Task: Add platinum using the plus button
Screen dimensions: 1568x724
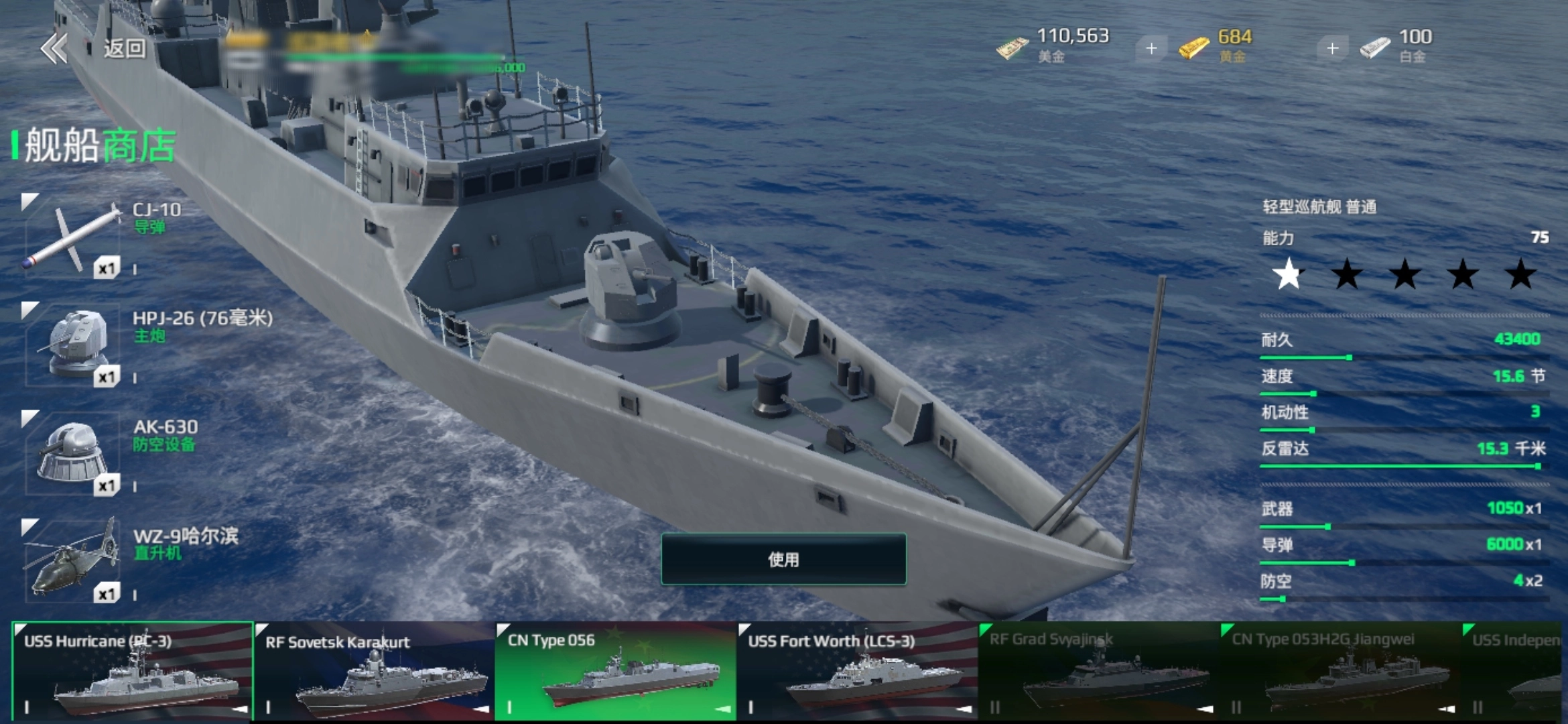Action: (x=1332, y=48)
